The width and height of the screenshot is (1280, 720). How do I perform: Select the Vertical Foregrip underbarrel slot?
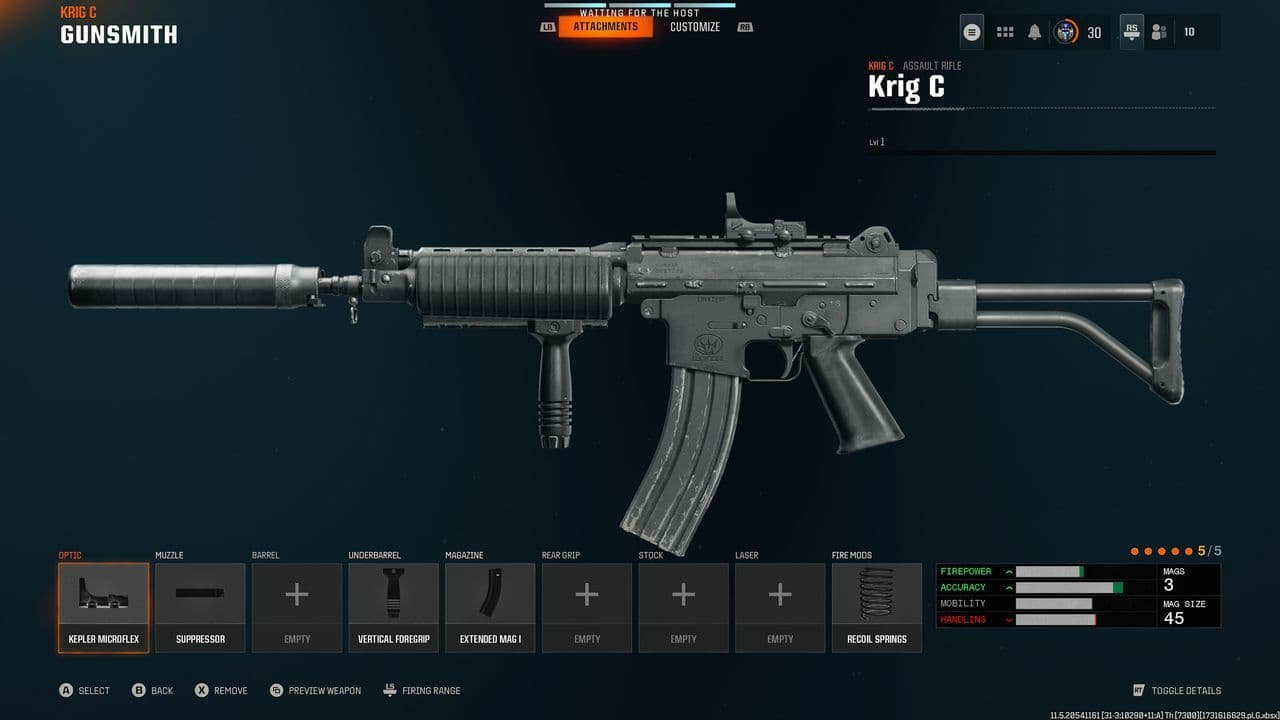(393, 607)
